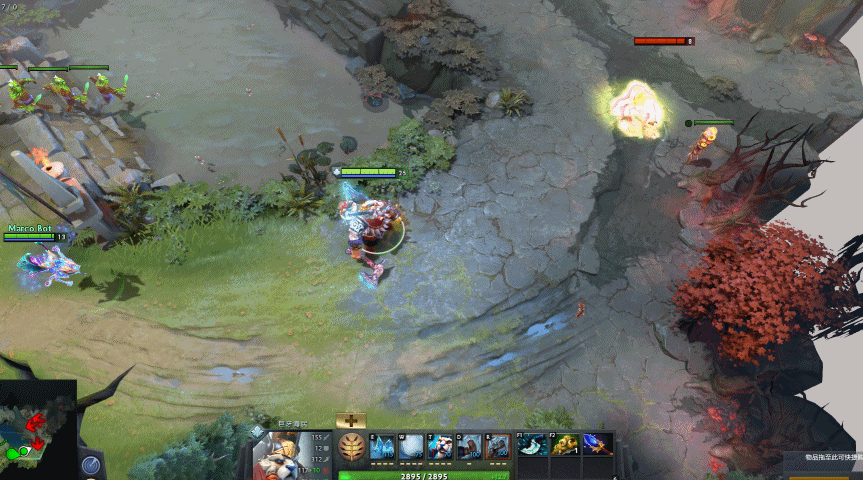Click the gold plus level-up button

coord(351,422)
